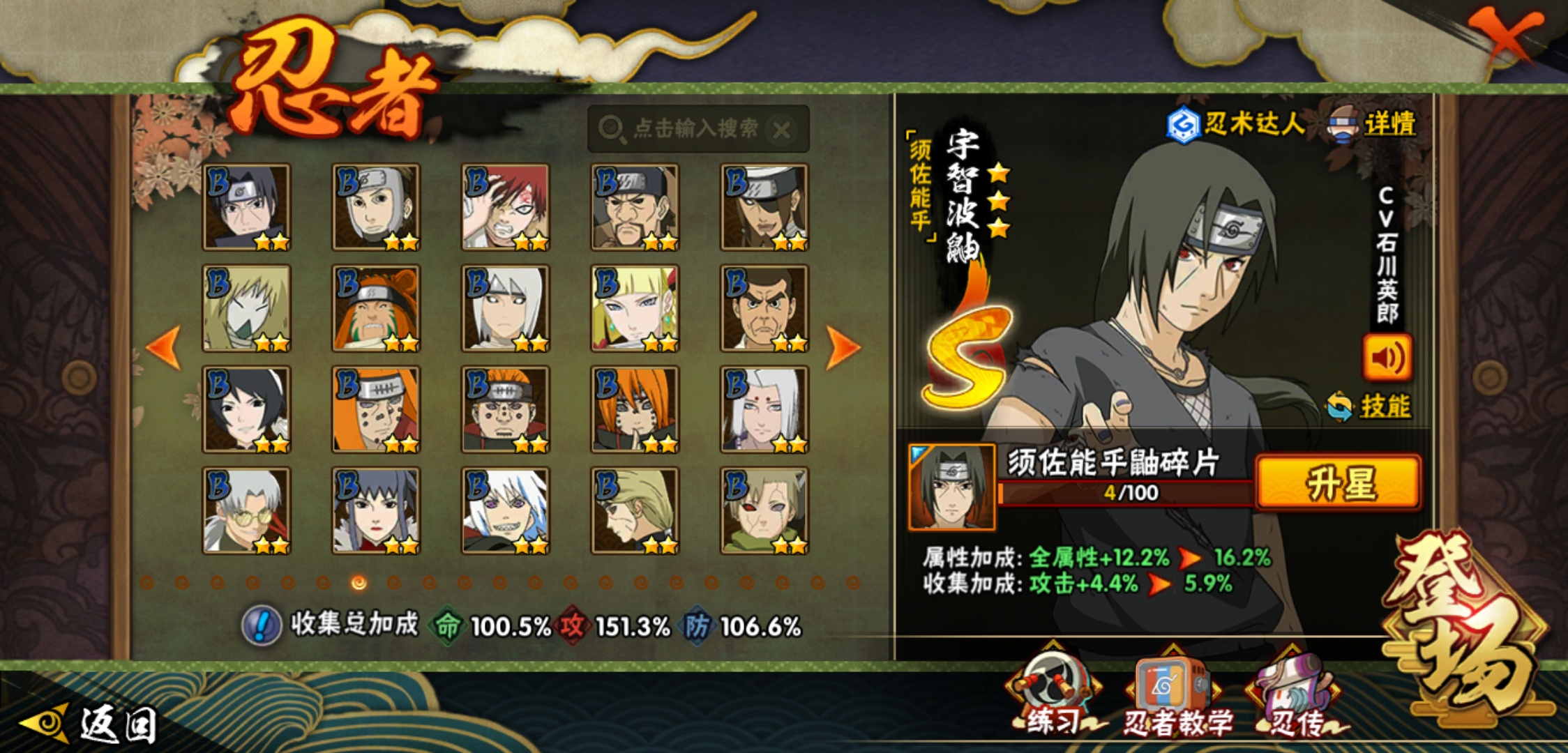
Task: Click the 升星 star-up button
Action: click(1338, 483)
